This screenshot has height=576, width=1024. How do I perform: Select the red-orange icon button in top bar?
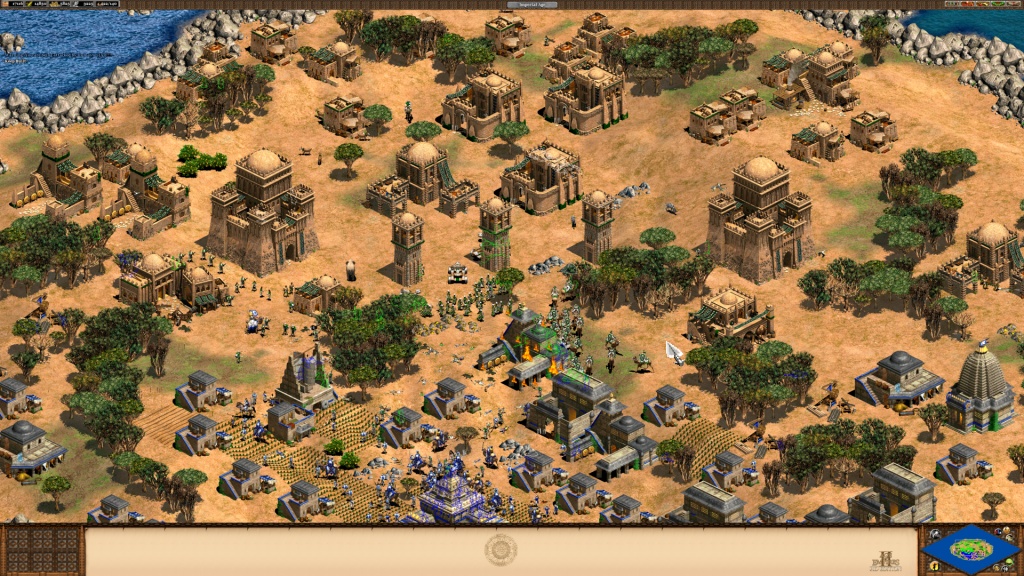[x=967, y=4]
